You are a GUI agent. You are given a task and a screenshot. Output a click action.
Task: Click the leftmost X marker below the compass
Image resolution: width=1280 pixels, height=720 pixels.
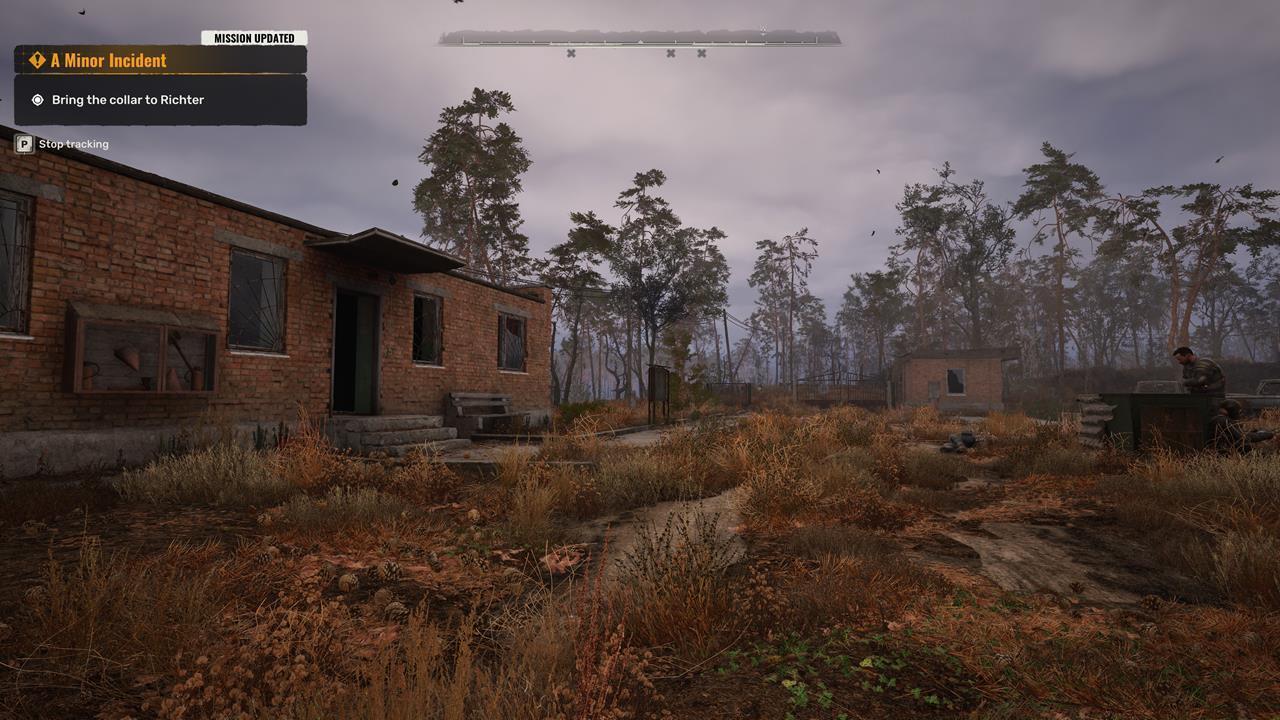click(x=572, y=52)
